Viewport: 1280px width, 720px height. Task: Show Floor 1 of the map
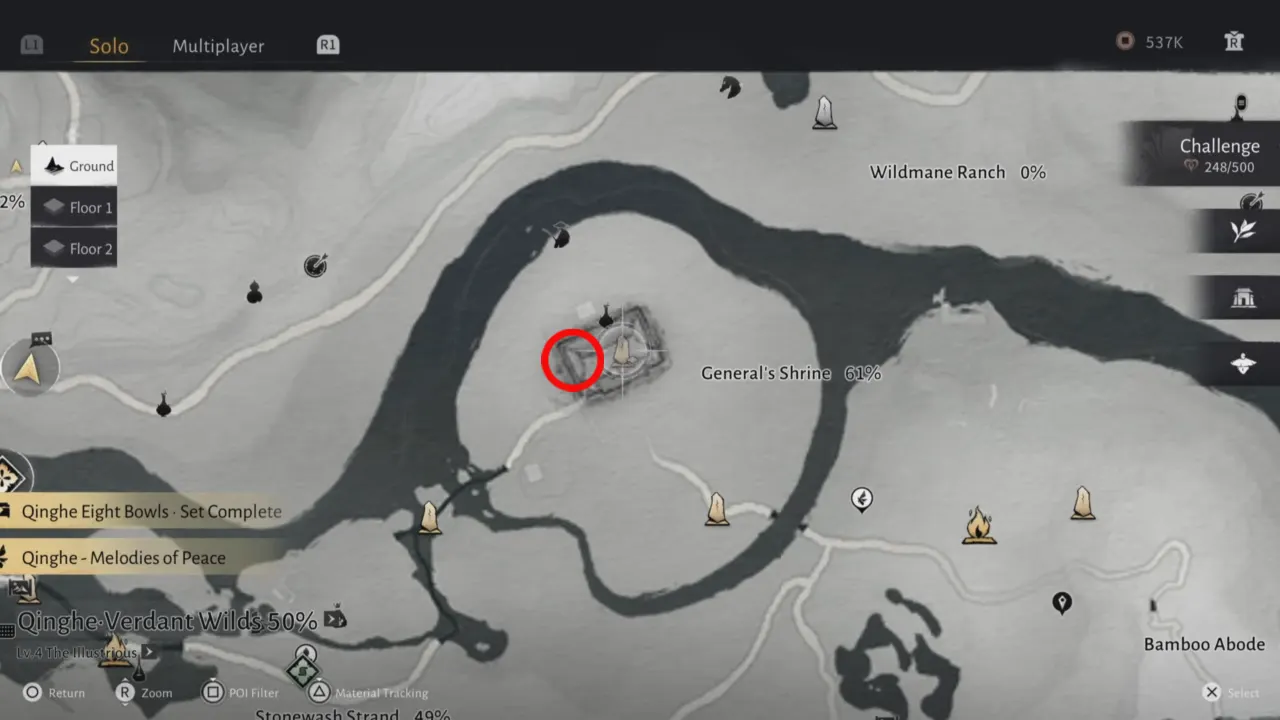tap(75, 208)
